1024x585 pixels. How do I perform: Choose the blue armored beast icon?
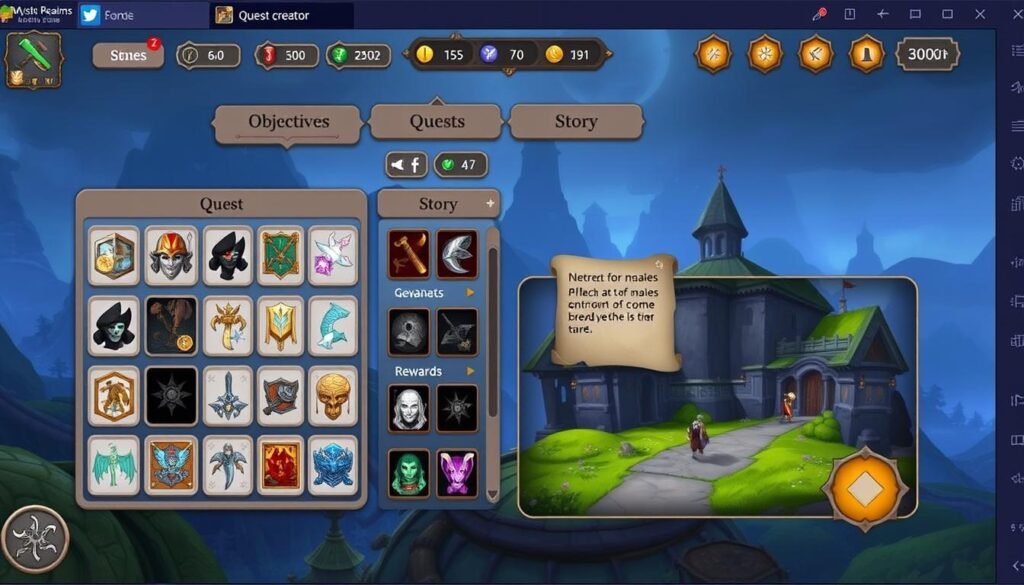pyautogui.click(x=333, y=465)
